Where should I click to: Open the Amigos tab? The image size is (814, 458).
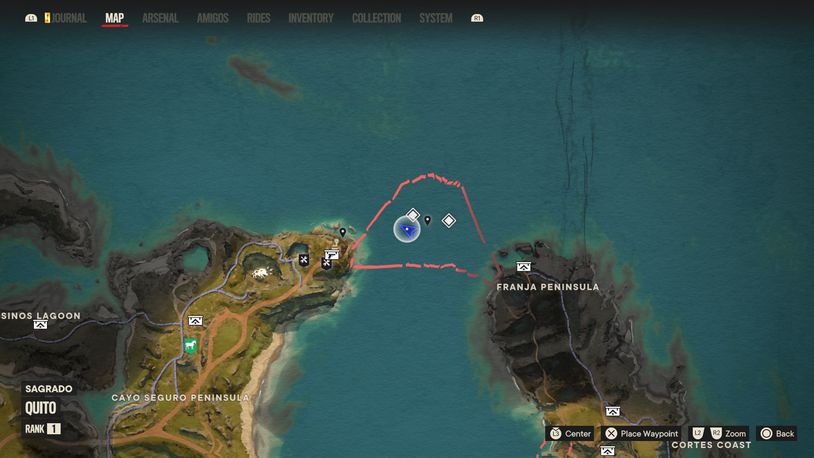coord(213,18)
